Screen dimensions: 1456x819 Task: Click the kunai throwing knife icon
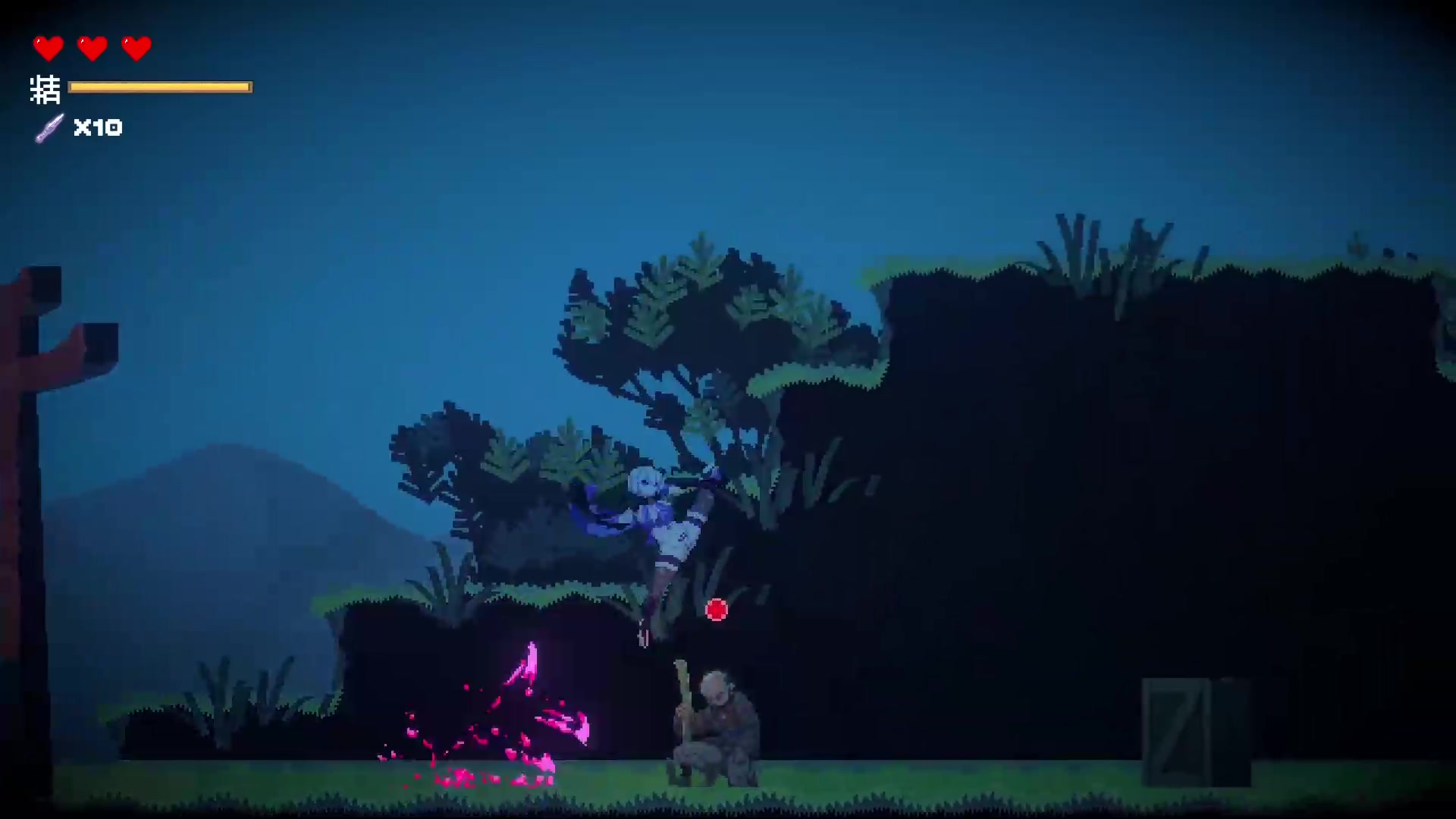[x=50, y=127]
